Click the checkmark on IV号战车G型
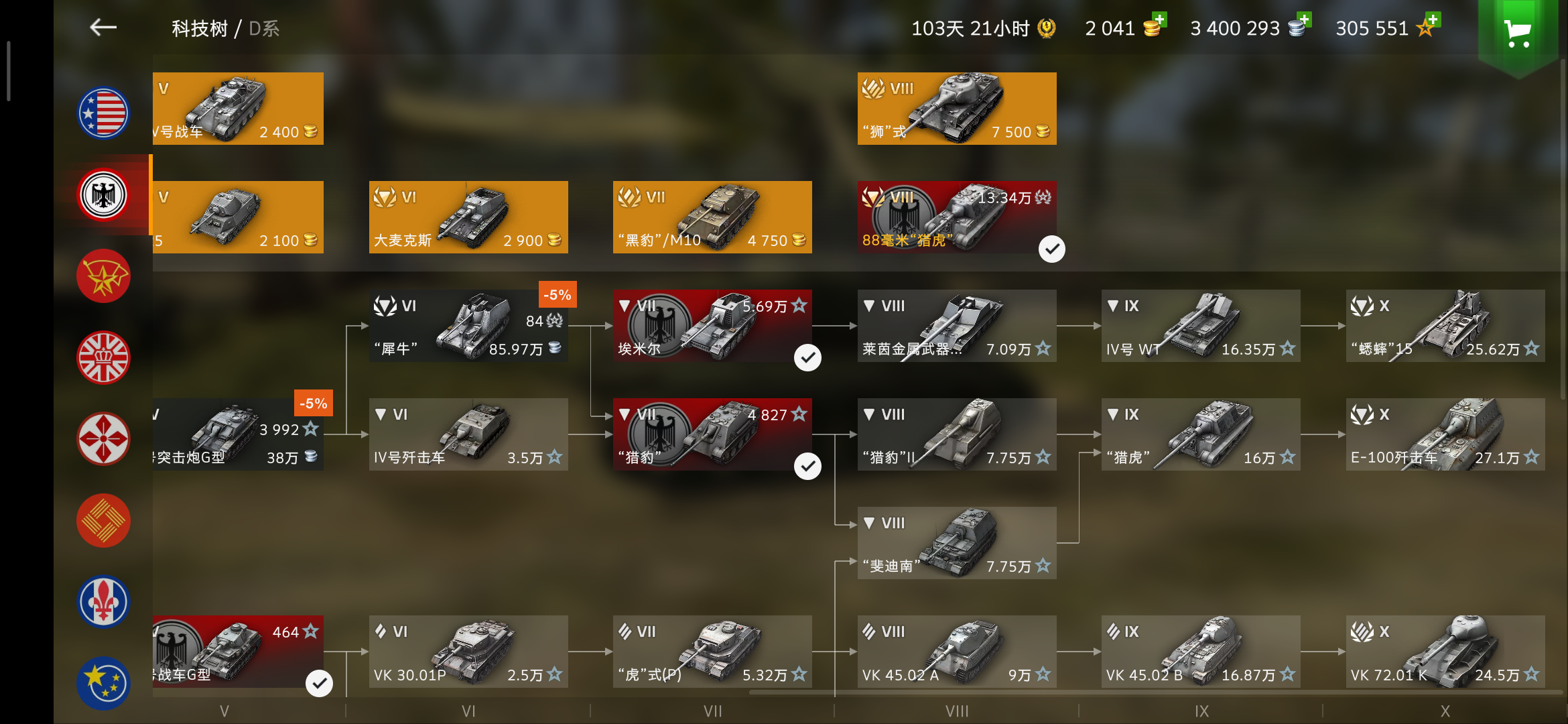 coord(318,682)
